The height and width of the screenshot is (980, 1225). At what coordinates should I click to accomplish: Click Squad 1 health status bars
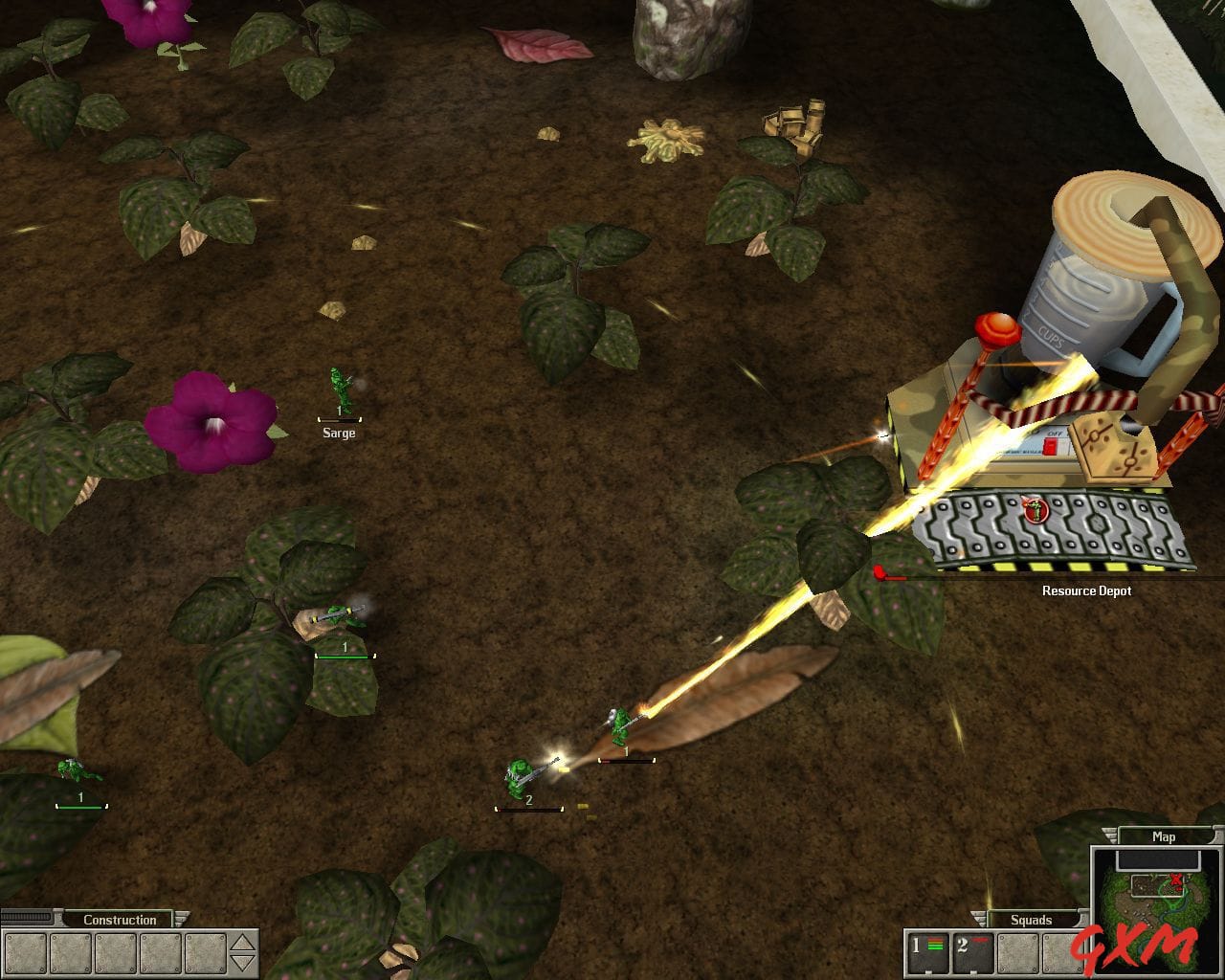pyautogui.click(x=933, y=944)
